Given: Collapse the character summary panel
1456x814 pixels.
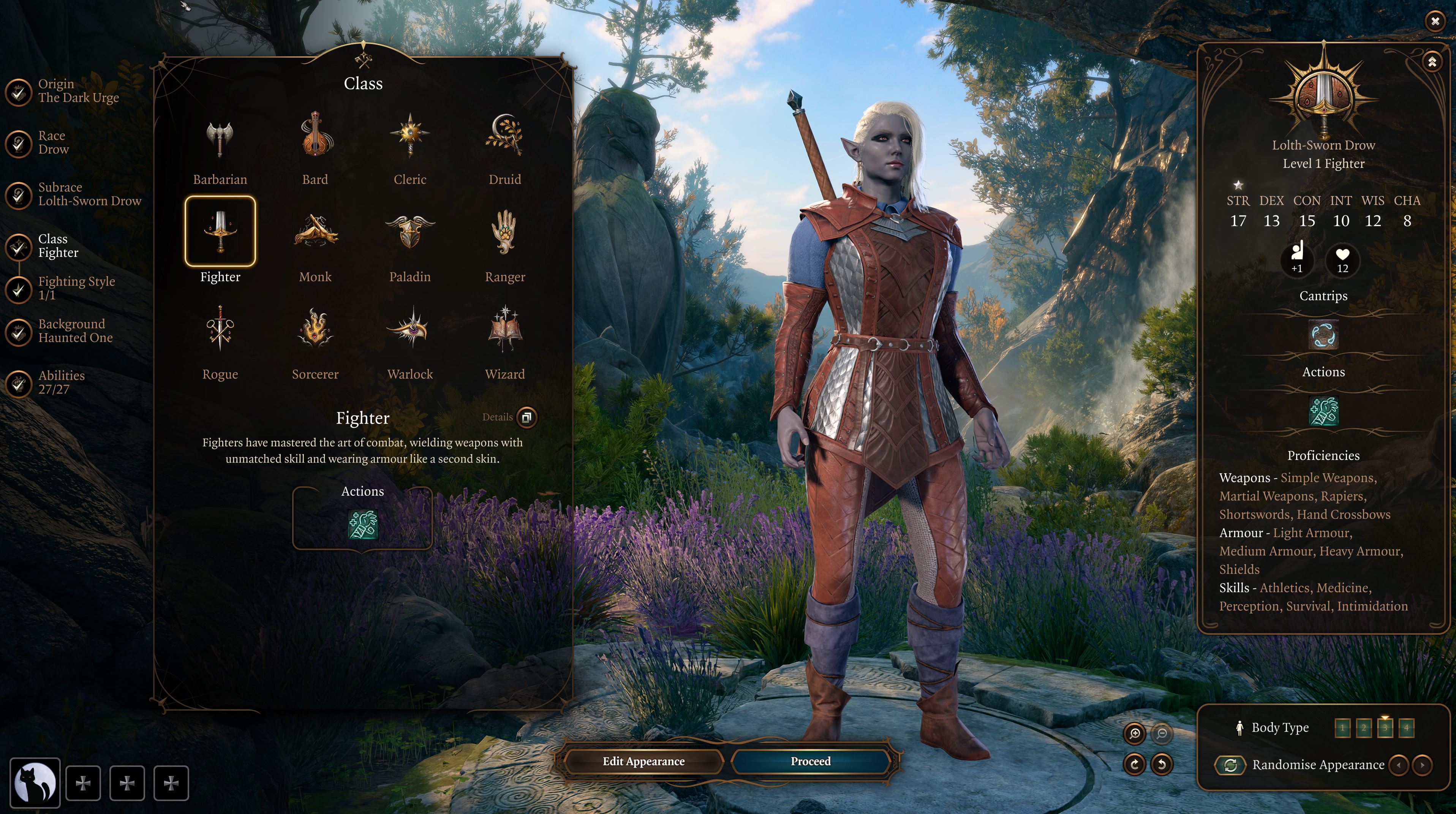Looking at the screenshot, I should point(1432,62).
